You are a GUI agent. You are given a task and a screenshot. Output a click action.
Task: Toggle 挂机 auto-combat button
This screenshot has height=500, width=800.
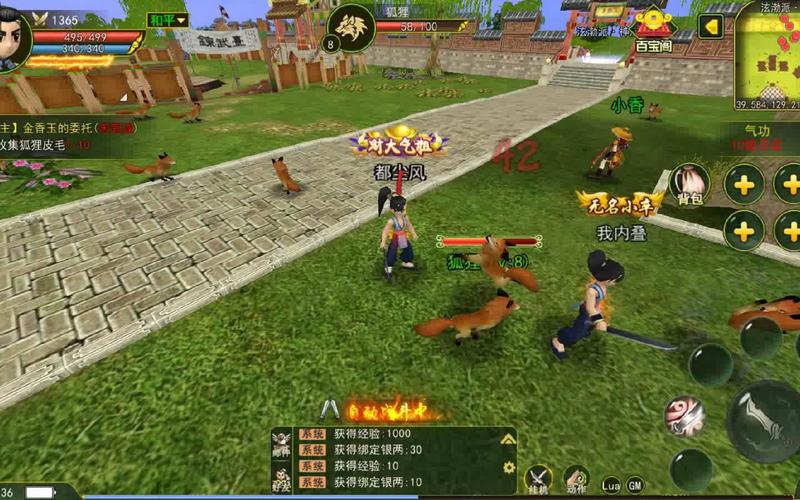click(x=539, y=478)
